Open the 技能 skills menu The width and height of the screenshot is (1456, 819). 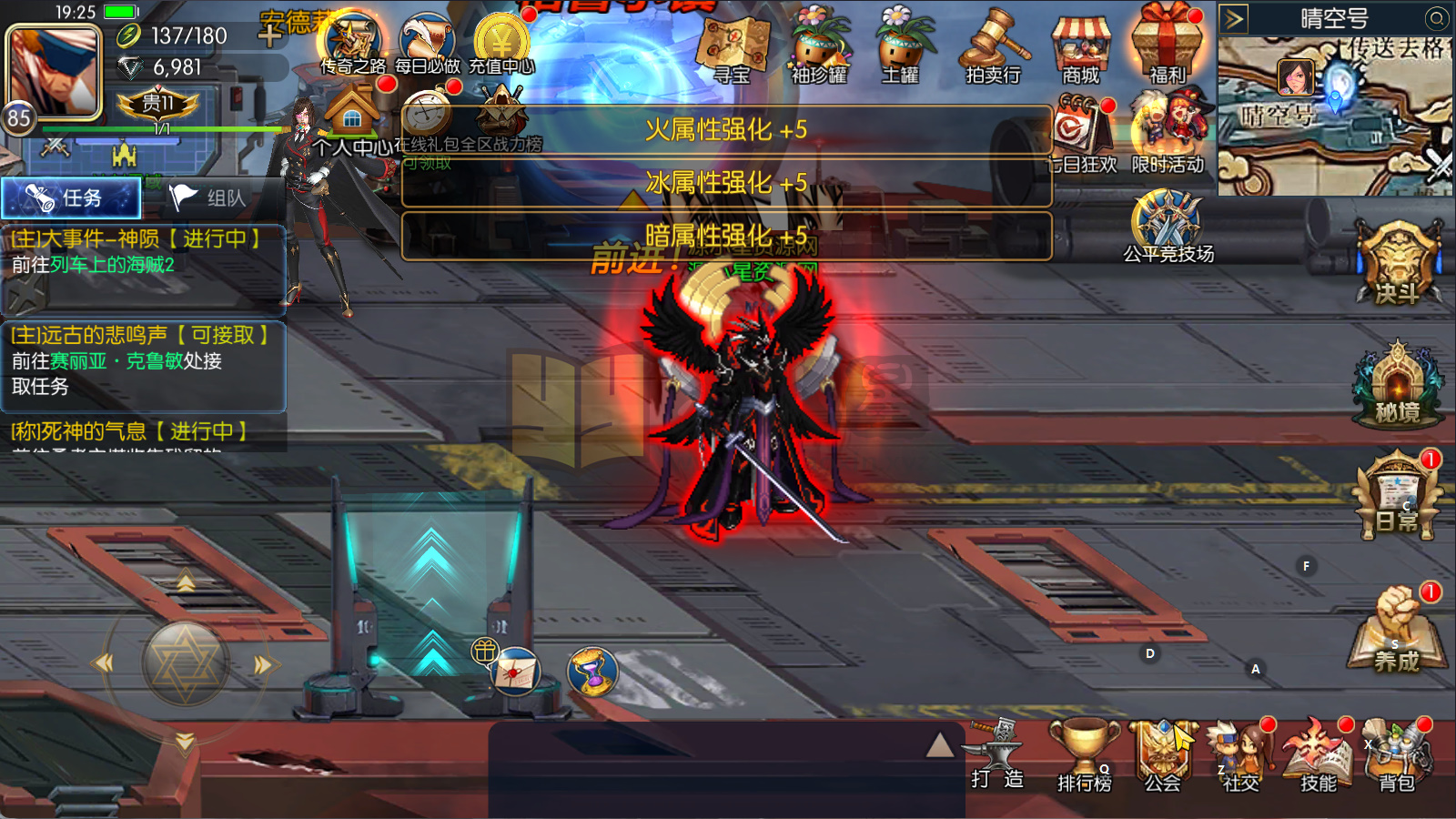pyautogui.click(x=1318, y=757)
